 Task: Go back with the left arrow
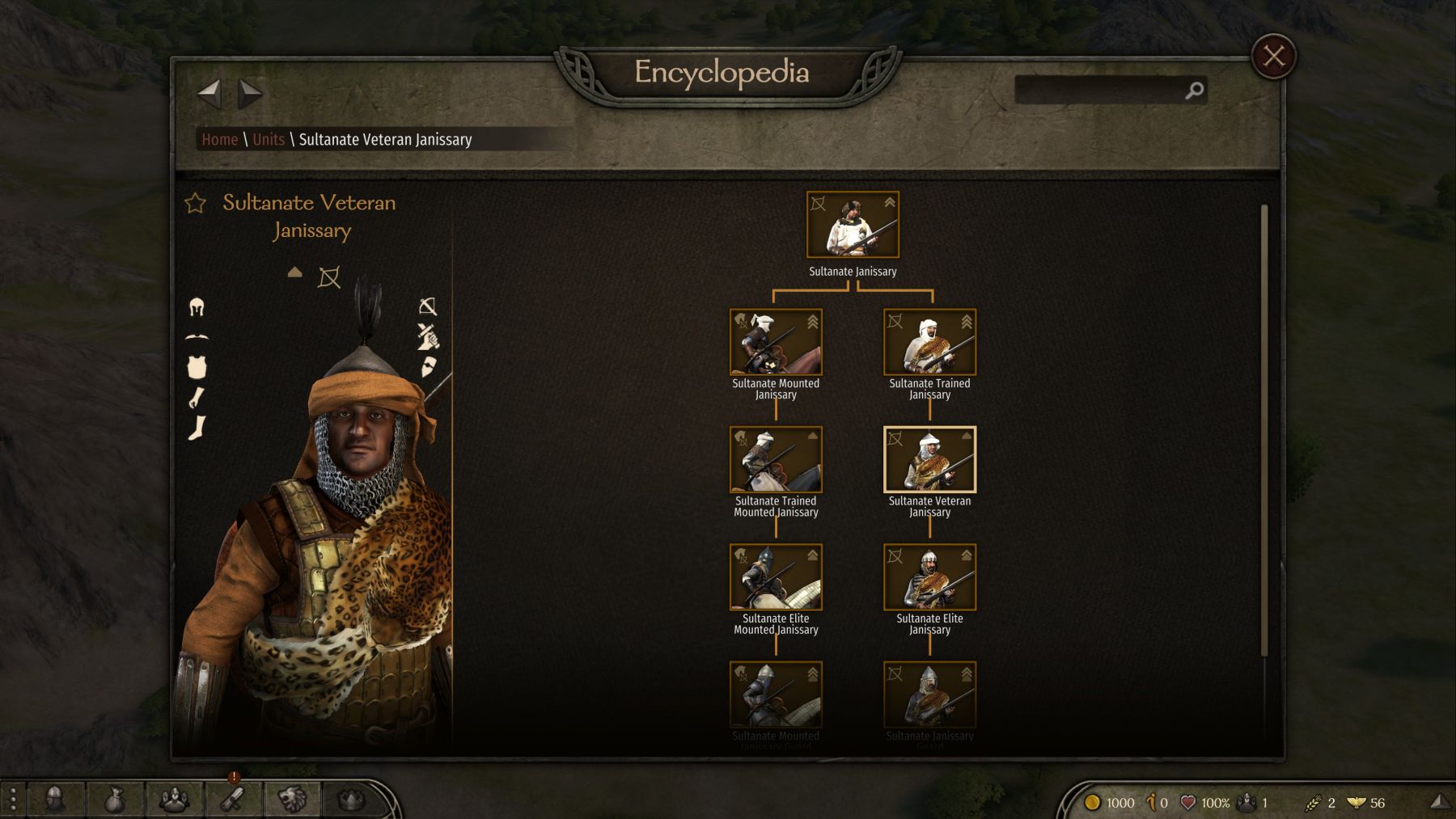(x=210, y=94)
